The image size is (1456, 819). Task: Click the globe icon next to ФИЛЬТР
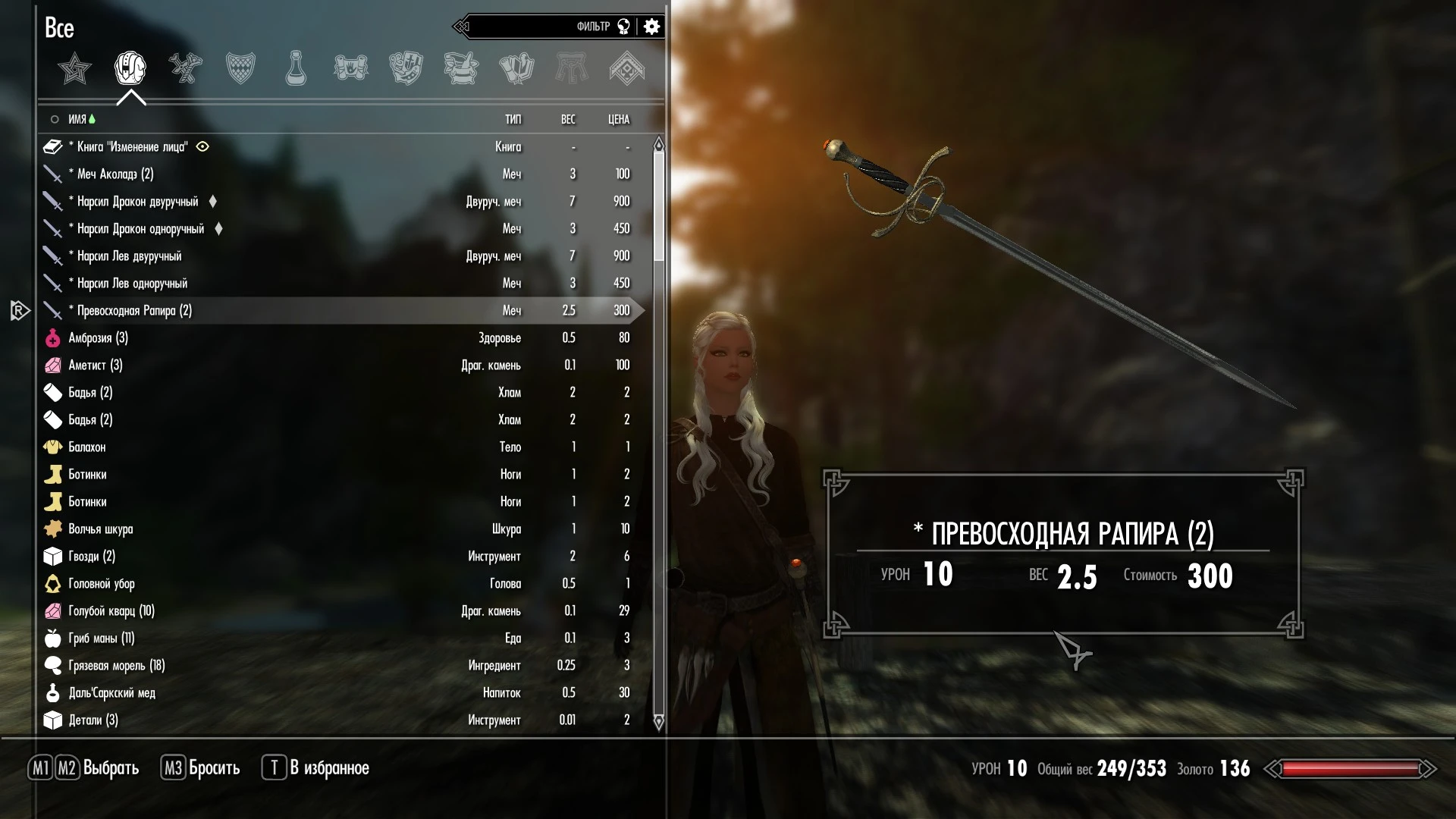click(622, 26)
